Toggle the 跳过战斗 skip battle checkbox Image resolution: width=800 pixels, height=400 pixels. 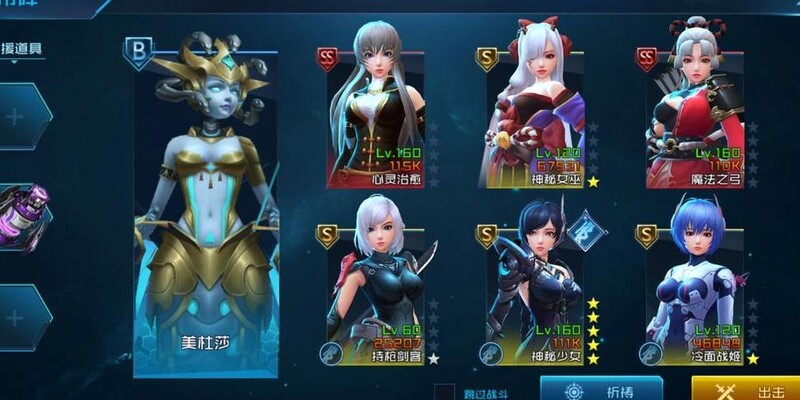coord(446,391)
